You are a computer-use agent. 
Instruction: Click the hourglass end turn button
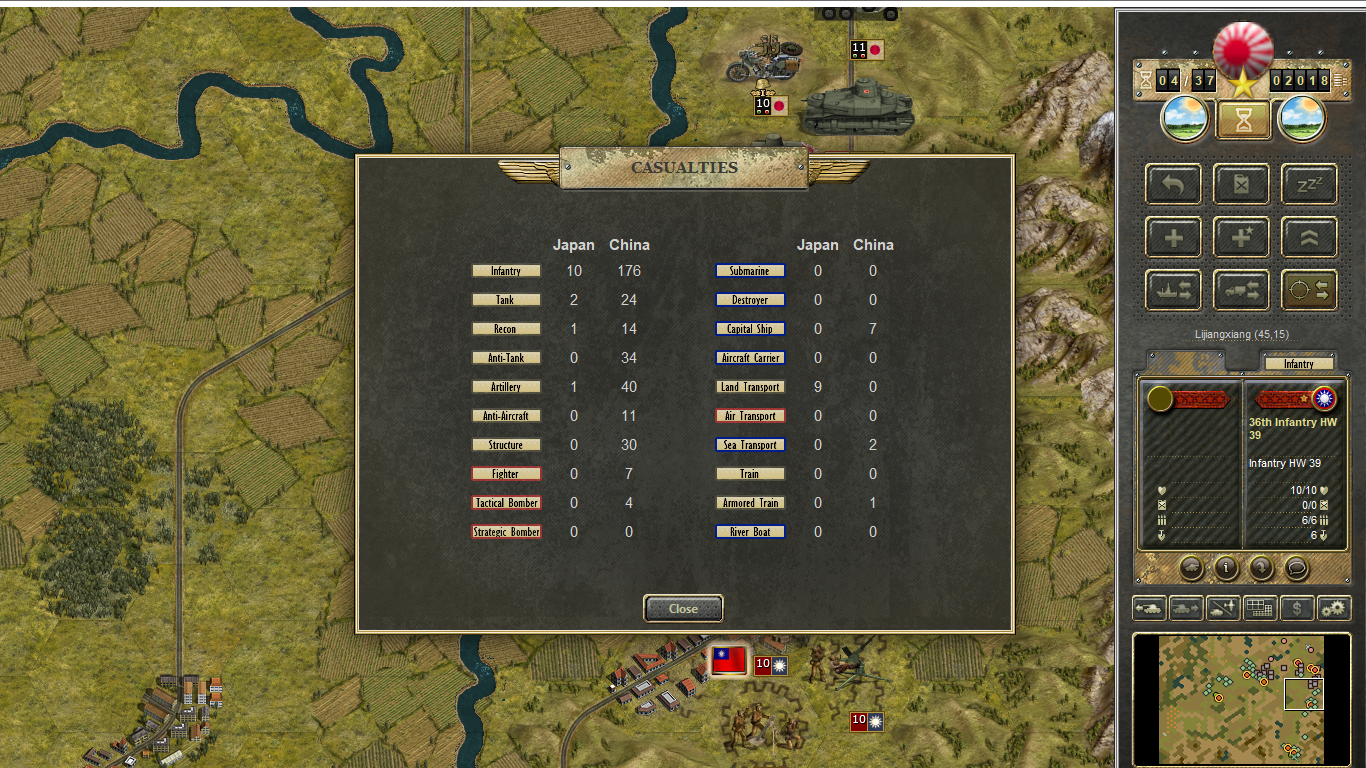(x=1242, y=120)
